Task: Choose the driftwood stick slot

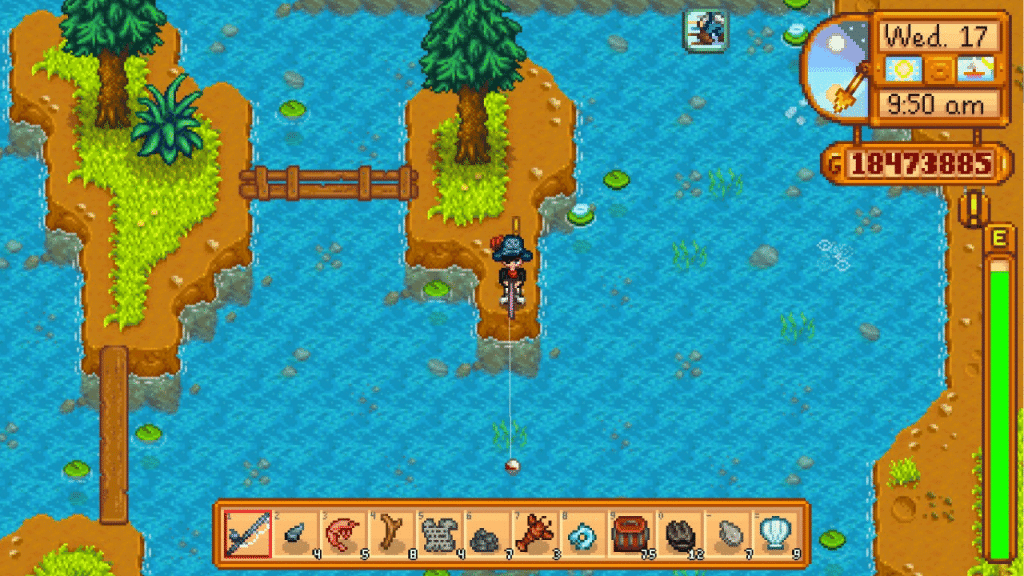Action: 390,535
